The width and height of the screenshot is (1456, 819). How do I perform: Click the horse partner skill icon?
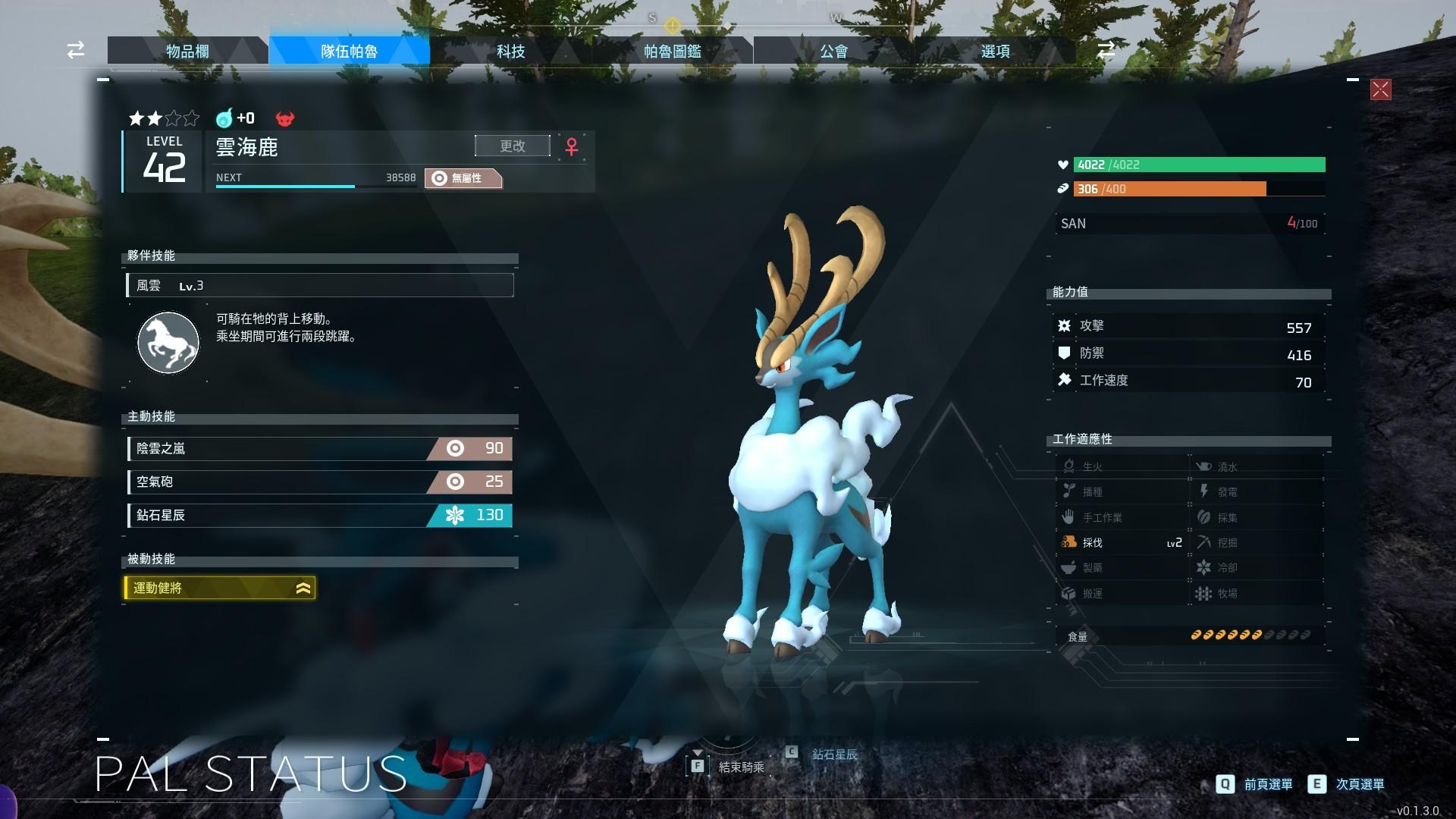pos(168,342)
